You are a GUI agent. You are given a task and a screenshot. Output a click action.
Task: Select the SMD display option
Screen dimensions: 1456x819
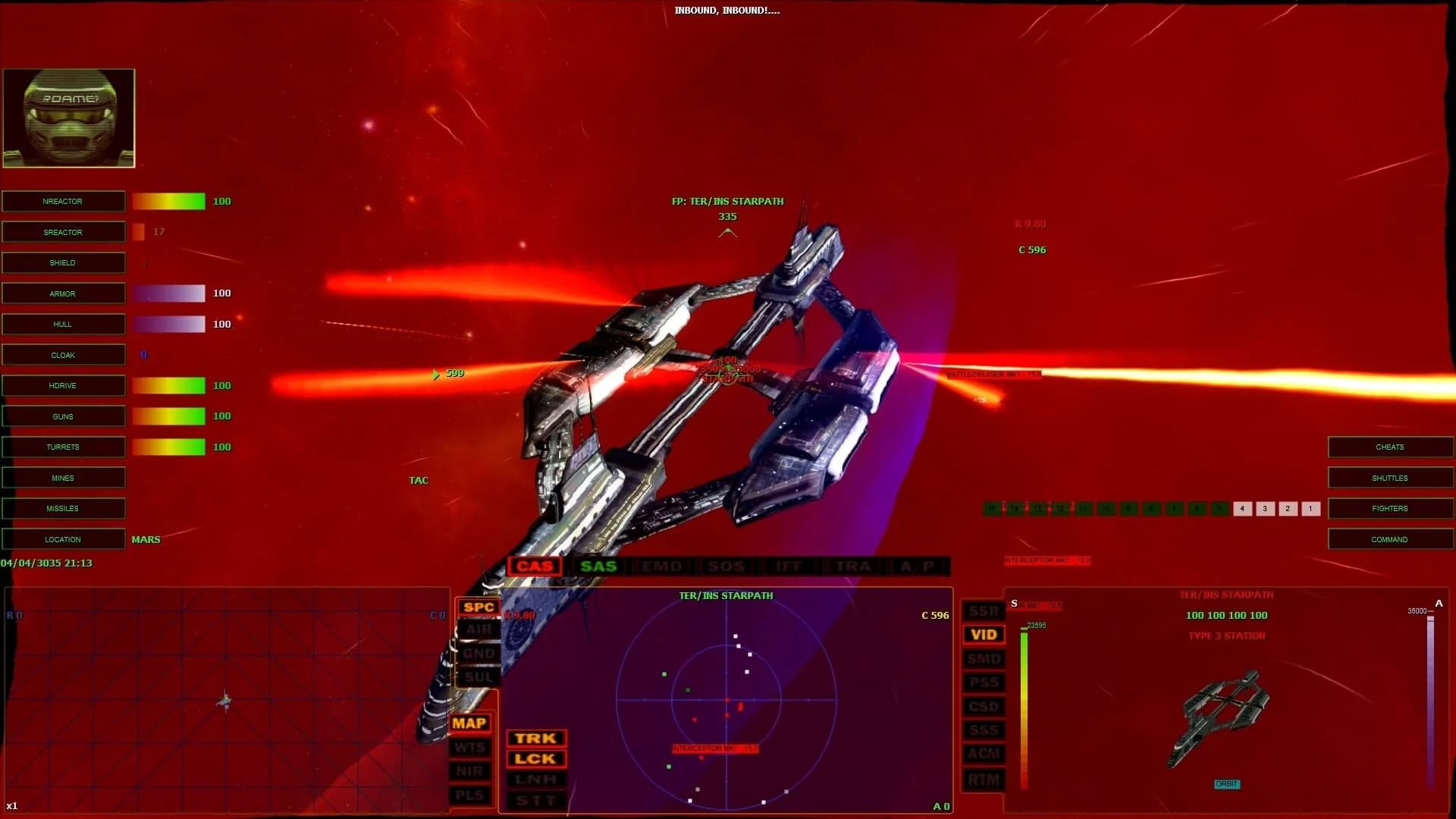pyautogui.click(x=984, y=658)
